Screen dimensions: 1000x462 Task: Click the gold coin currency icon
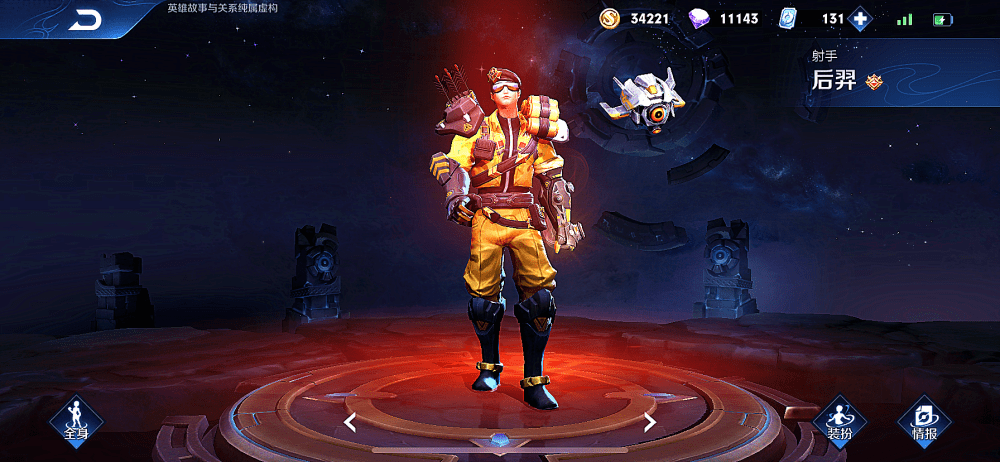610,18
